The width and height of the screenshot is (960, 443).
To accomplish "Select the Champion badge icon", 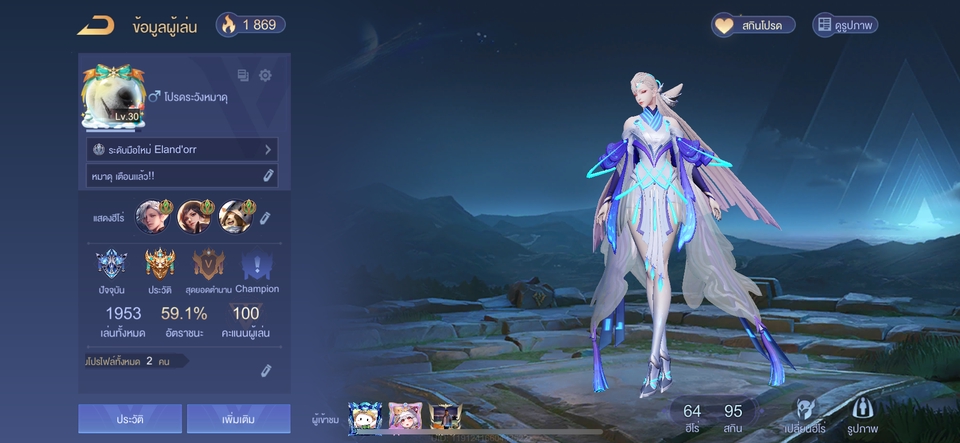I will pos(257,265).
